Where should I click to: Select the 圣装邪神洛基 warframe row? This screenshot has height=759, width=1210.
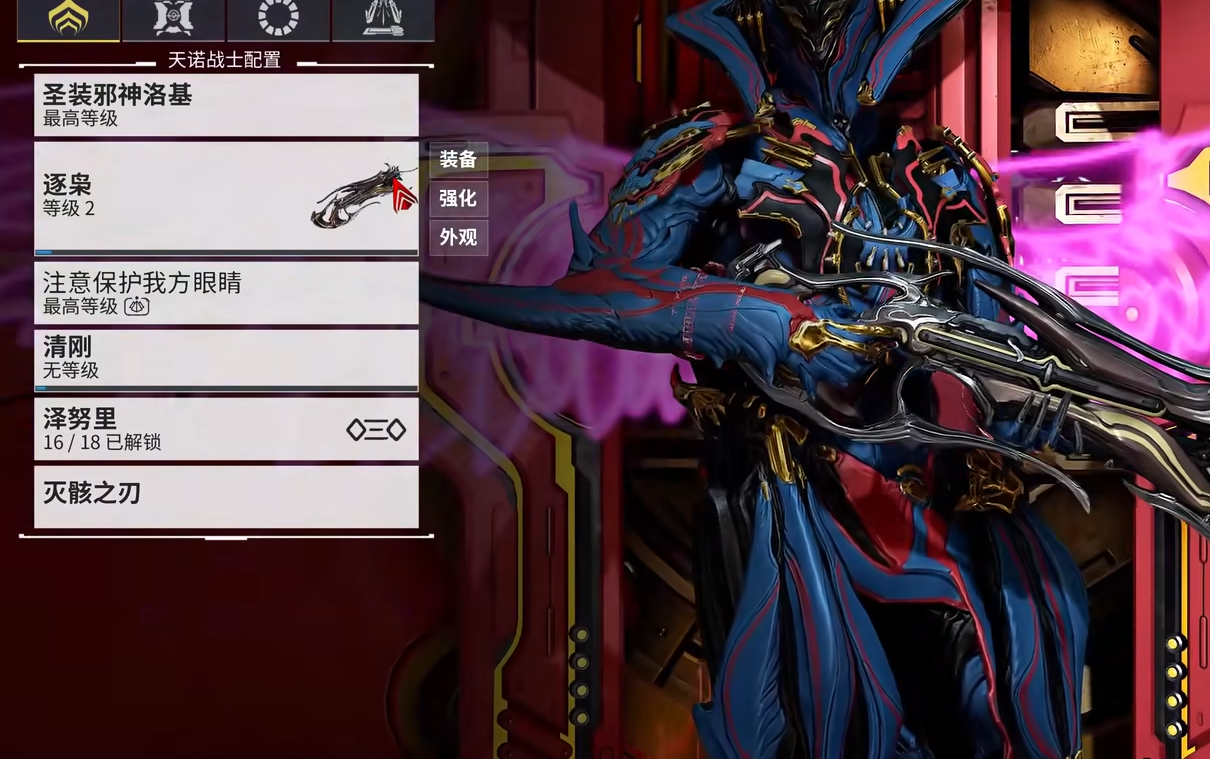click(226, 105)
